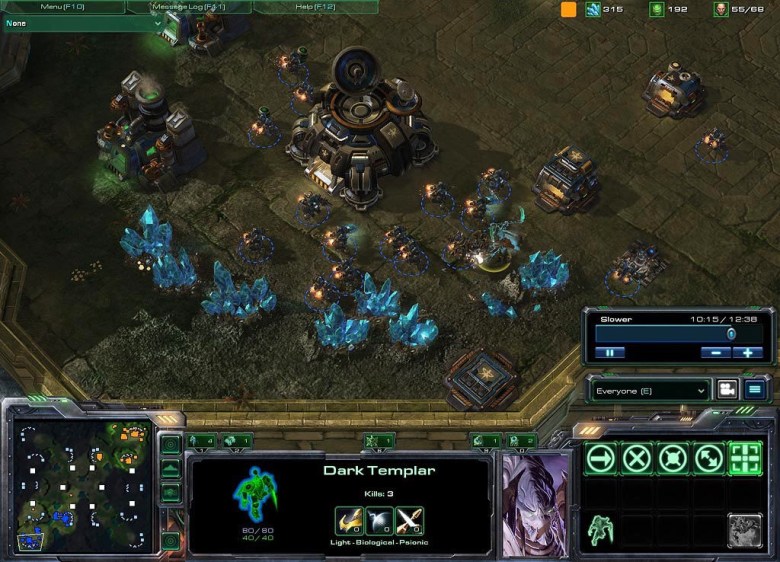
Task: Click the blue list panel button
Action: pyautogui.click(x=755, y=389)
